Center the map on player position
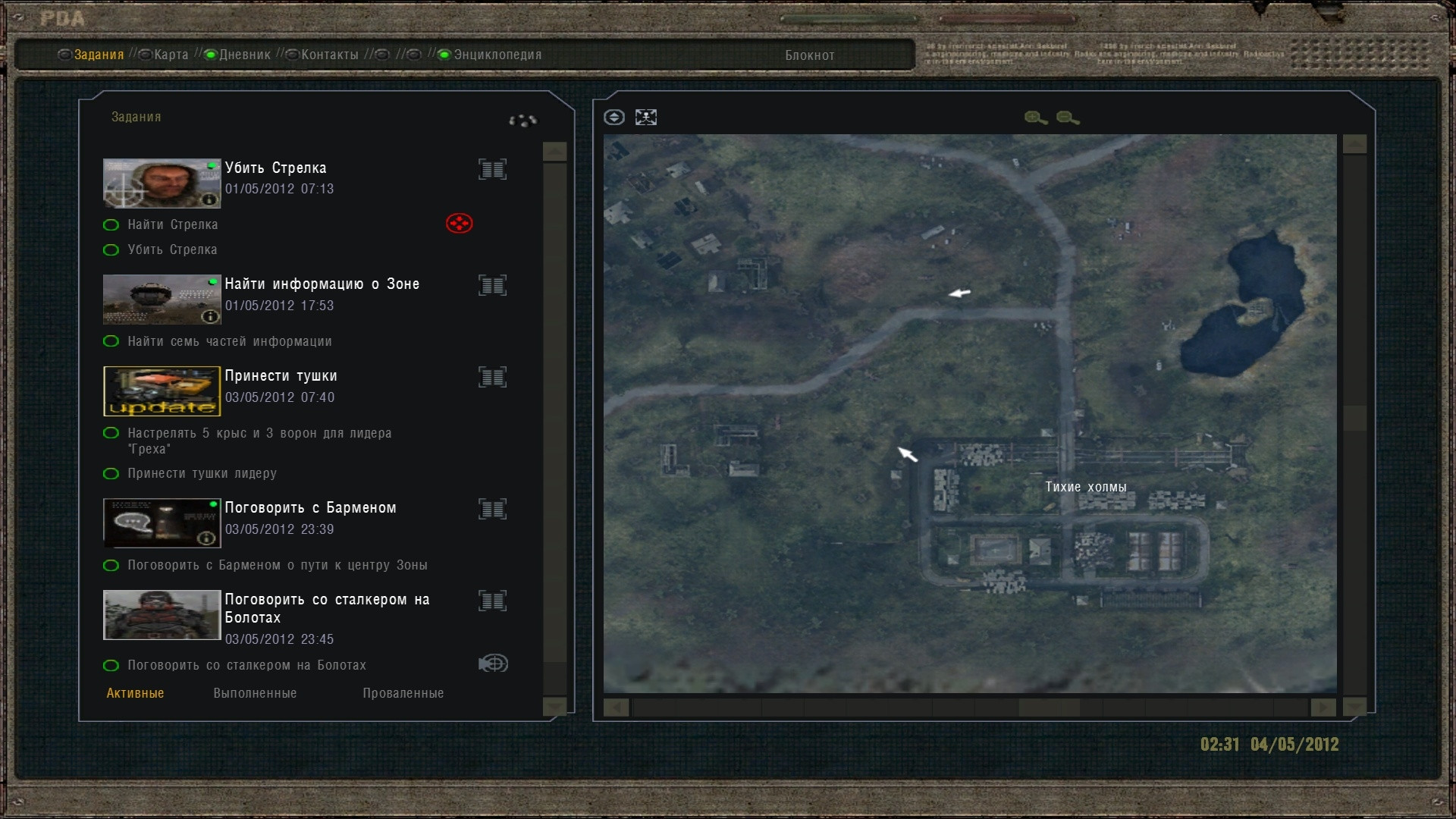 [614, 118]
